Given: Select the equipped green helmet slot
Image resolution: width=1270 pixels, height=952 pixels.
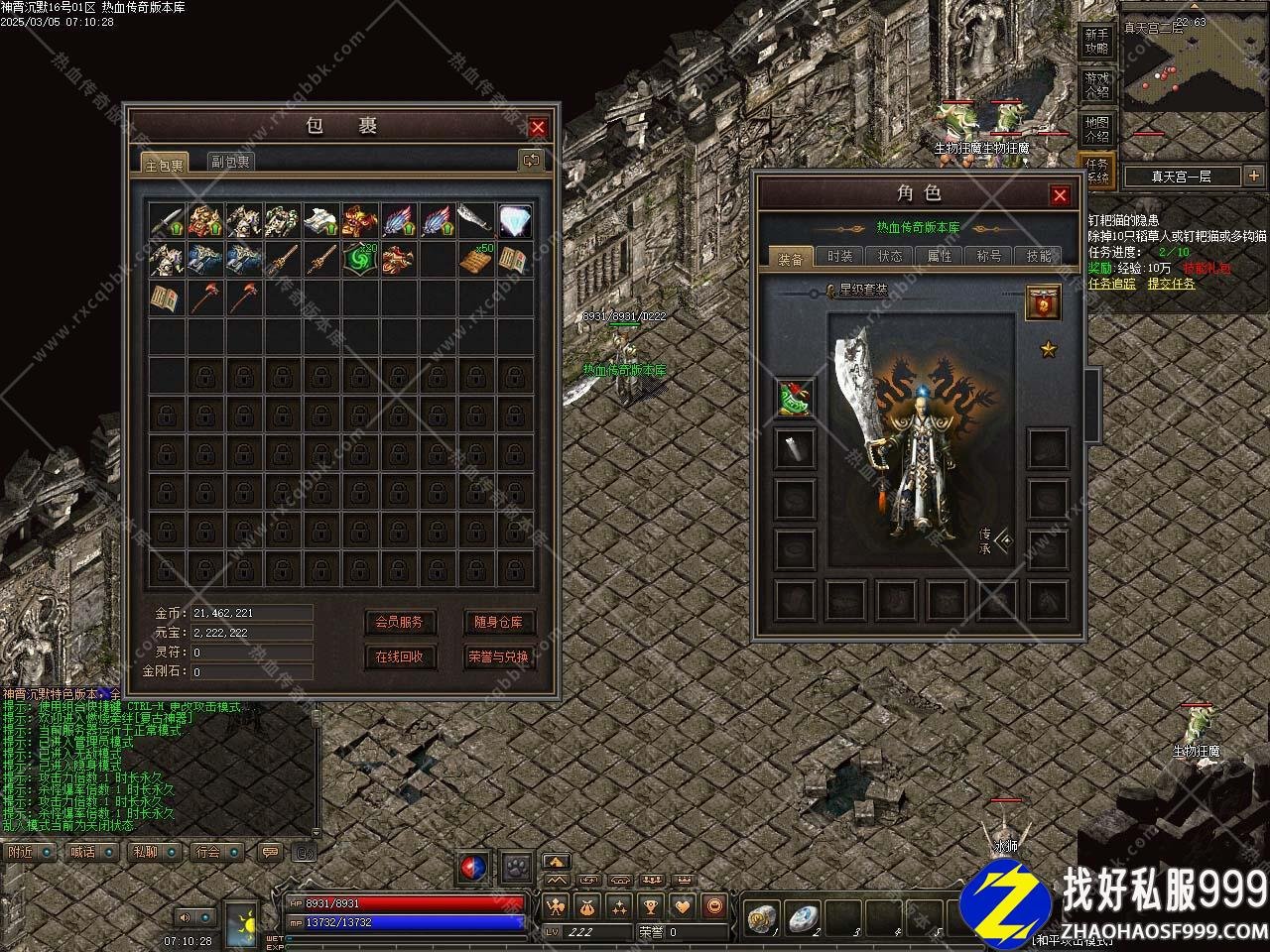Looking at the screenshot, I should [x=795, y=398].
